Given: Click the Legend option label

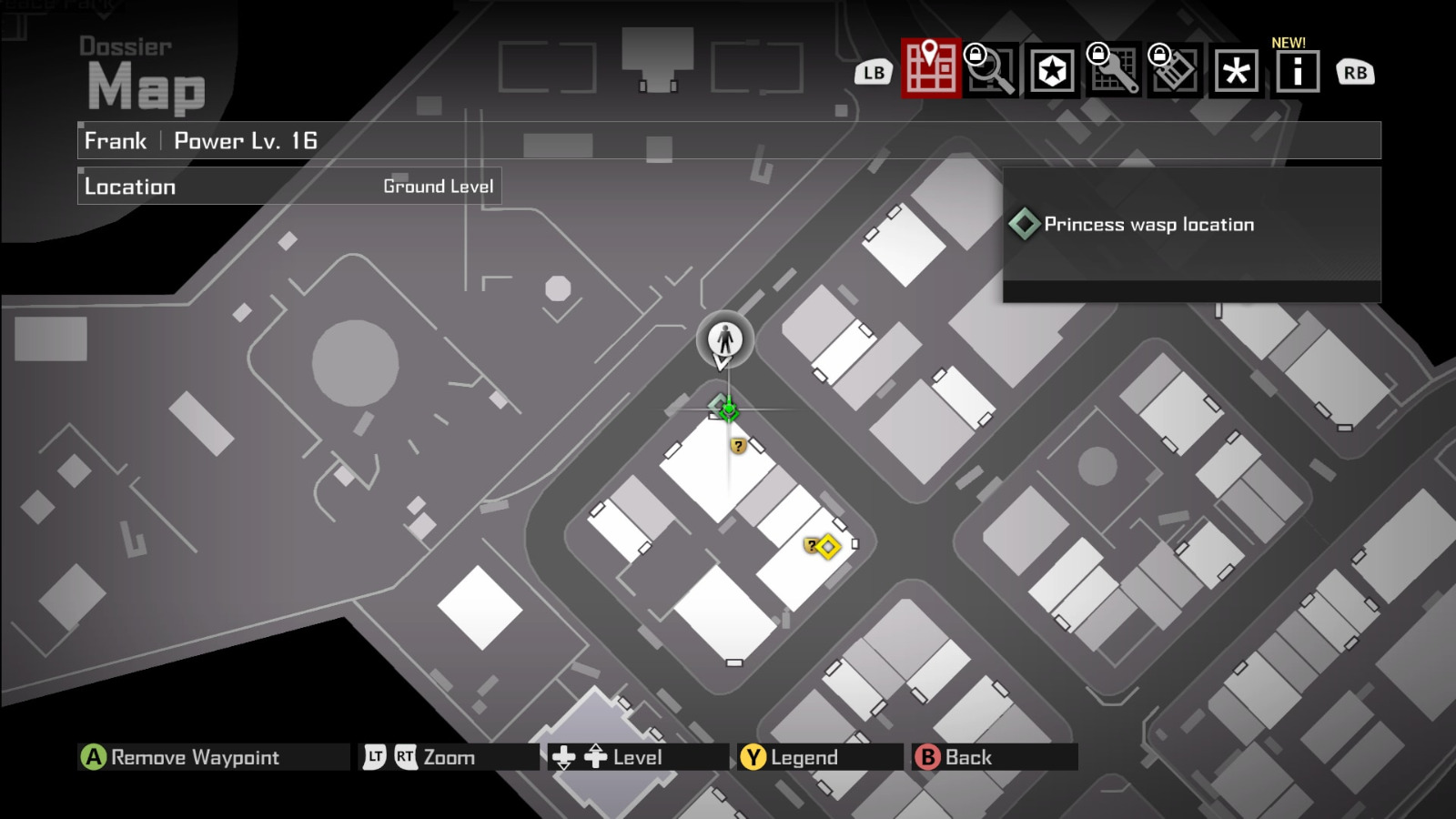Looking at the screenshot, I should [804, 757].
